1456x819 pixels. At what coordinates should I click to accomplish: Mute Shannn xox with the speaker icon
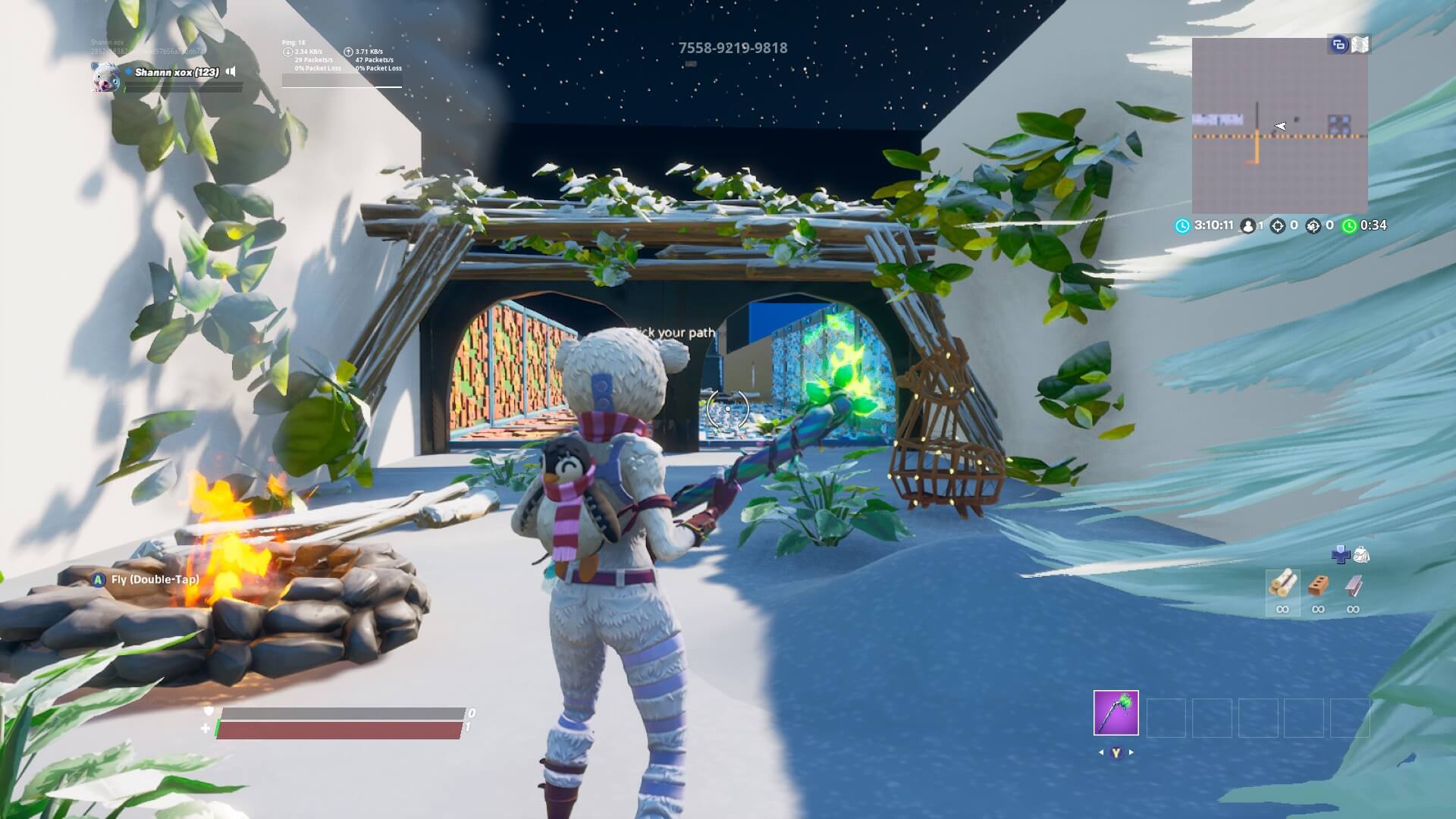point(231,71)
